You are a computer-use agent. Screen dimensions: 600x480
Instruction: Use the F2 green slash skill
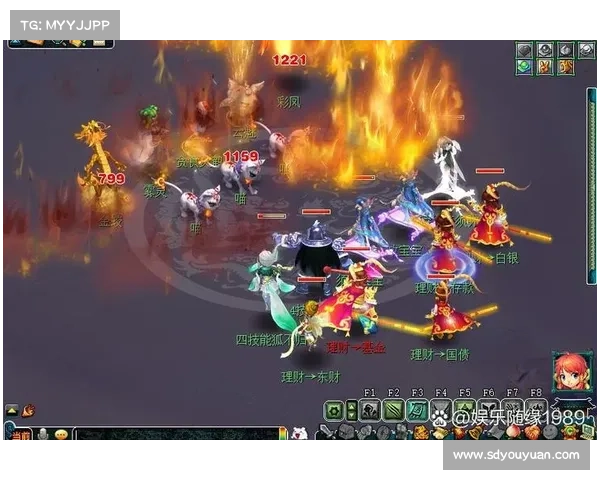(x=392, y=409)
